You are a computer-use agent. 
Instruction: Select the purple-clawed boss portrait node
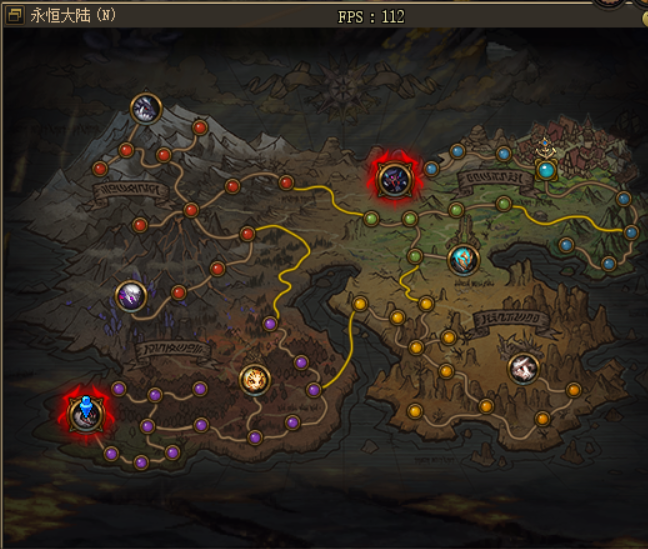coord(131,295)
